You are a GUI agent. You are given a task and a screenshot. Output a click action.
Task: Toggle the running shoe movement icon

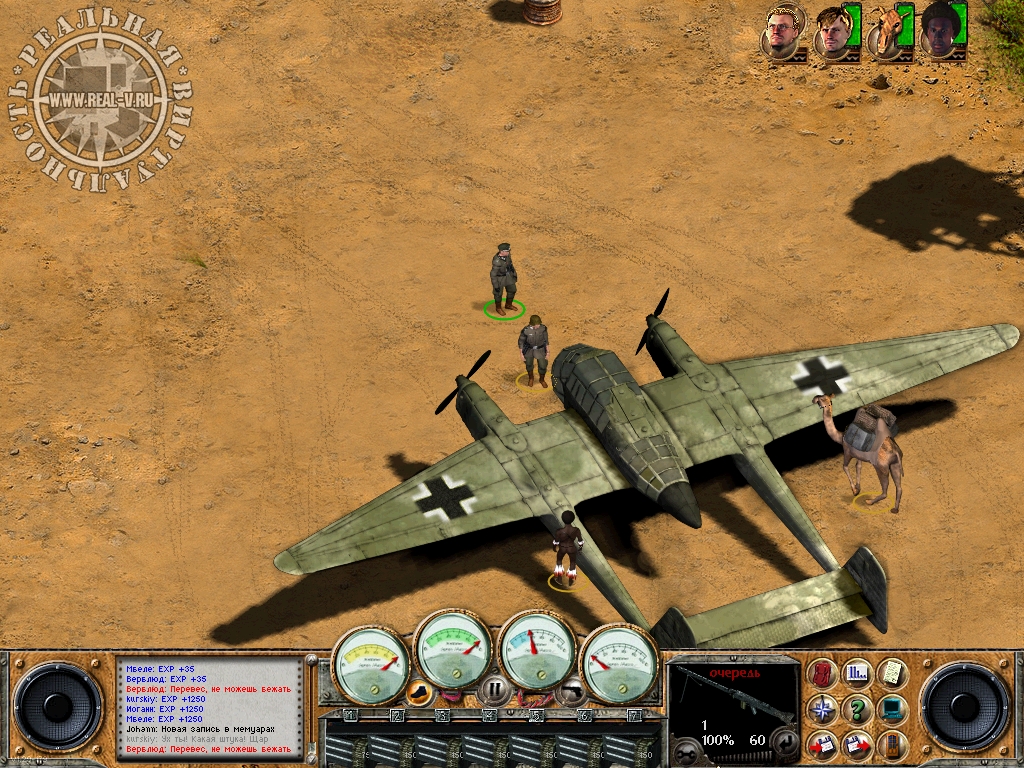point(420,689)
